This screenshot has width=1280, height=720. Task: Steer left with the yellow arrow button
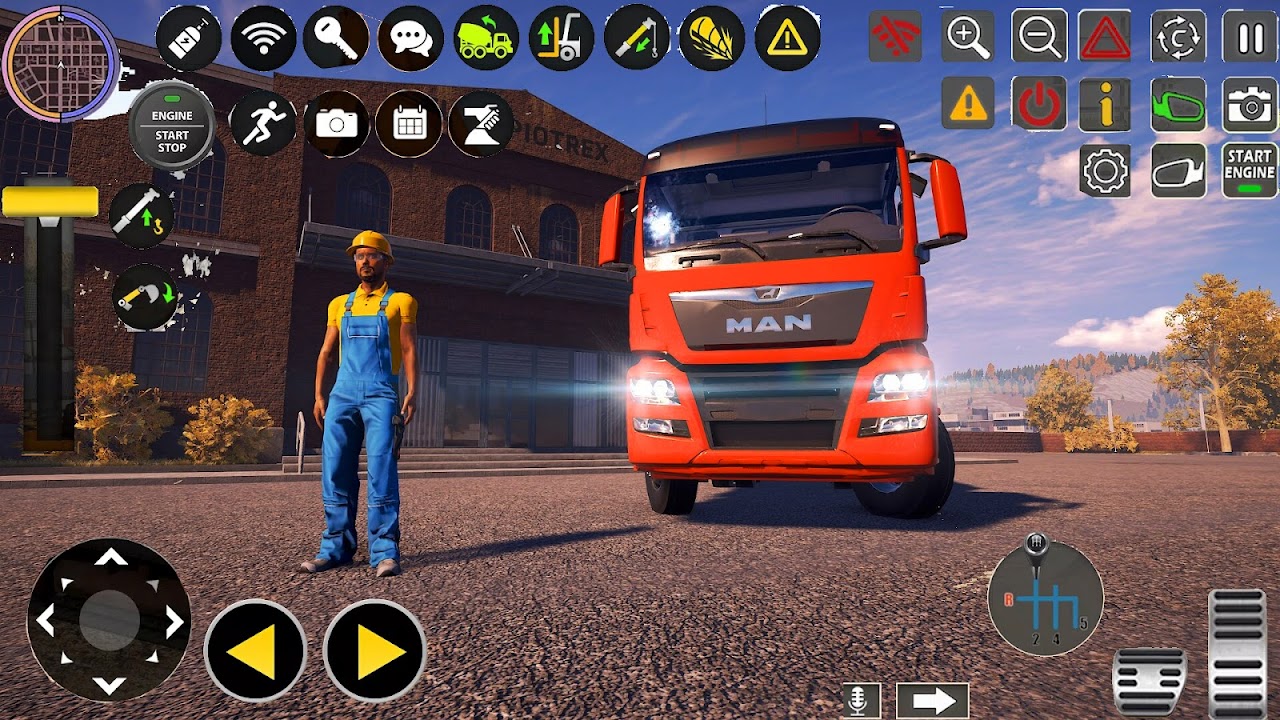255,651
